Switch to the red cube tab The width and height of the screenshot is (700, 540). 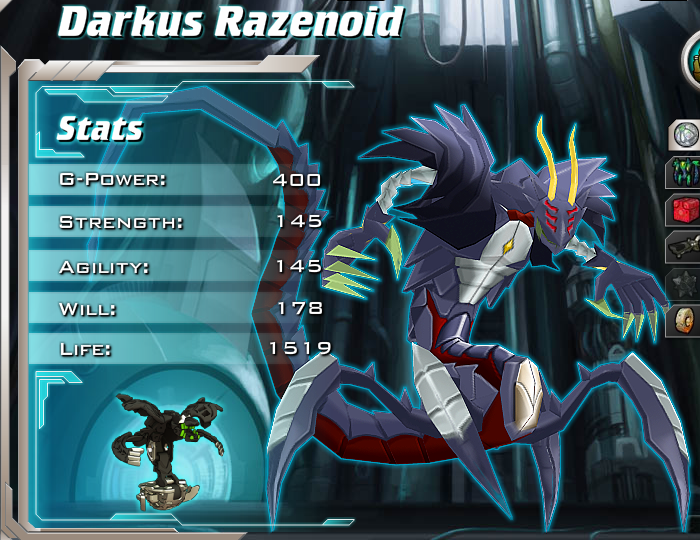pyautogui.click(x=685, y=209)
